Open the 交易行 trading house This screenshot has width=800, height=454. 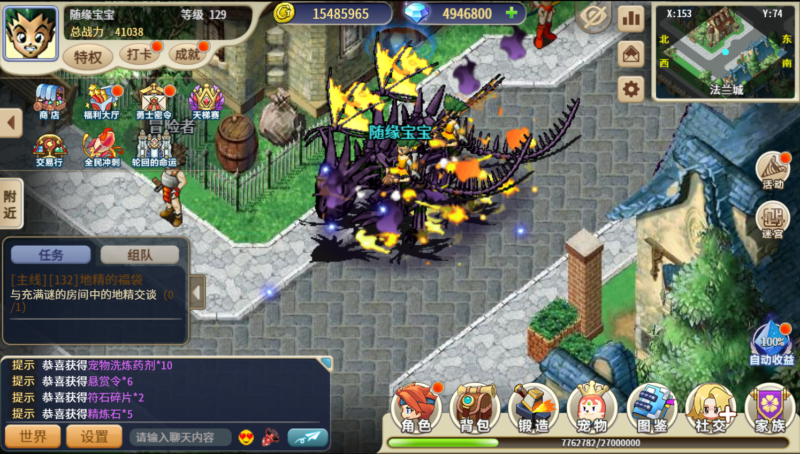click(48, 148)
